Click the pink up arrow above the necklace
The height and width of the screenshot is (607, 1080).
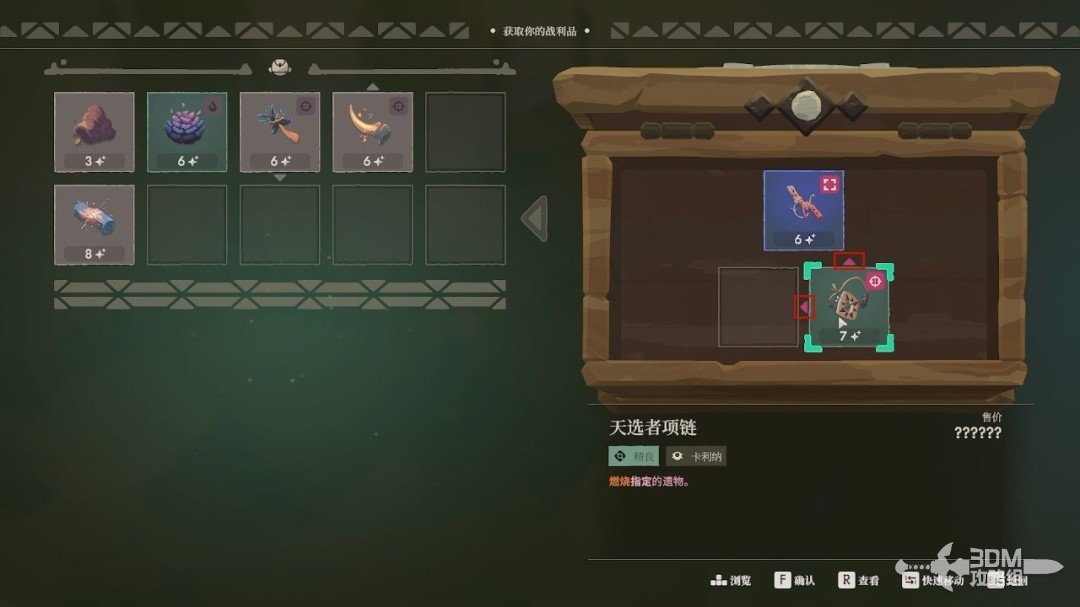coord(849,261)
